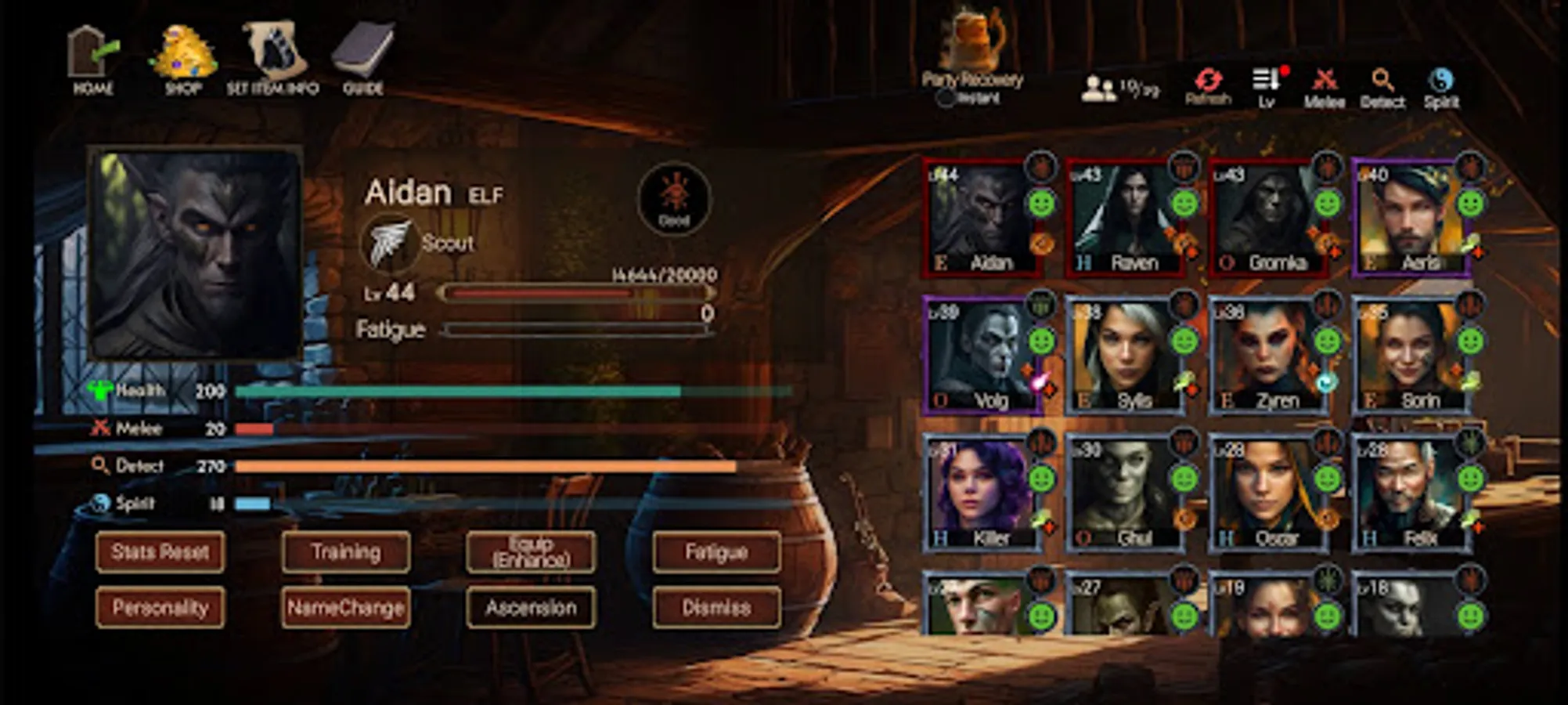Click Volg's green mood indicator
The image size is (1568, 705).
point(1040,340)
